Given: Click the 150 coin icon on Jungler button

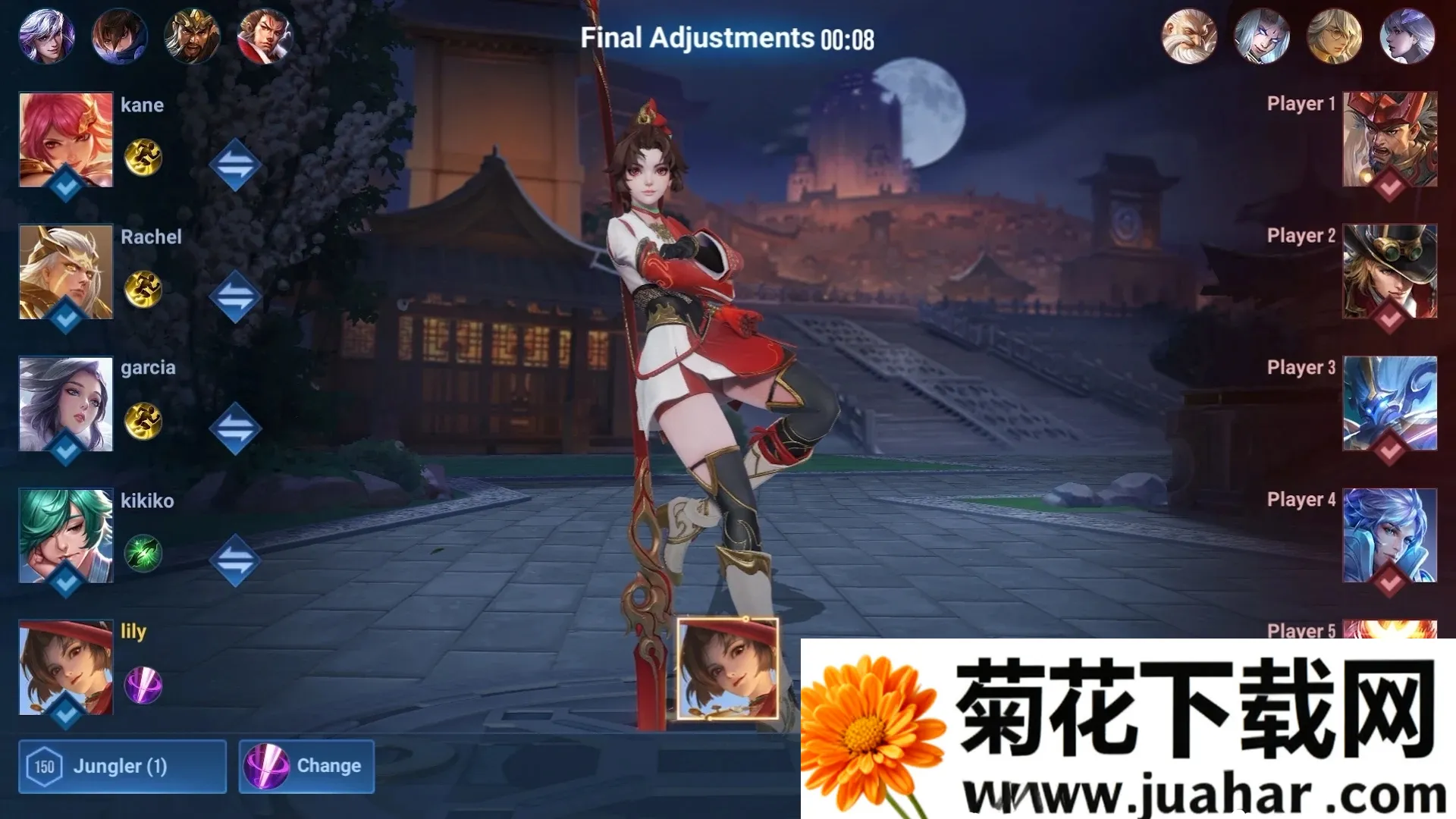Looking at the screenshot, I should click(x=45, y=766).
